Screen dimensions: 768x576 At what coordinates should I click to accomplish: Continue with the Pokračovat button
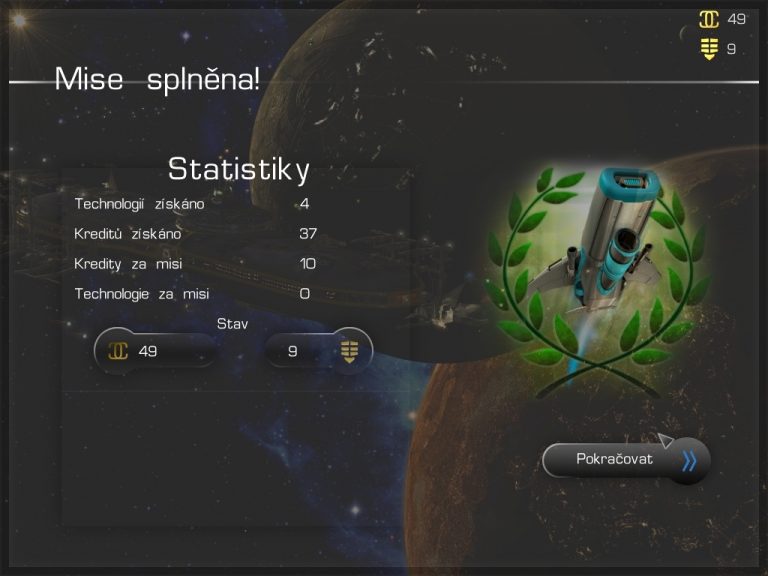click(625, 460)
